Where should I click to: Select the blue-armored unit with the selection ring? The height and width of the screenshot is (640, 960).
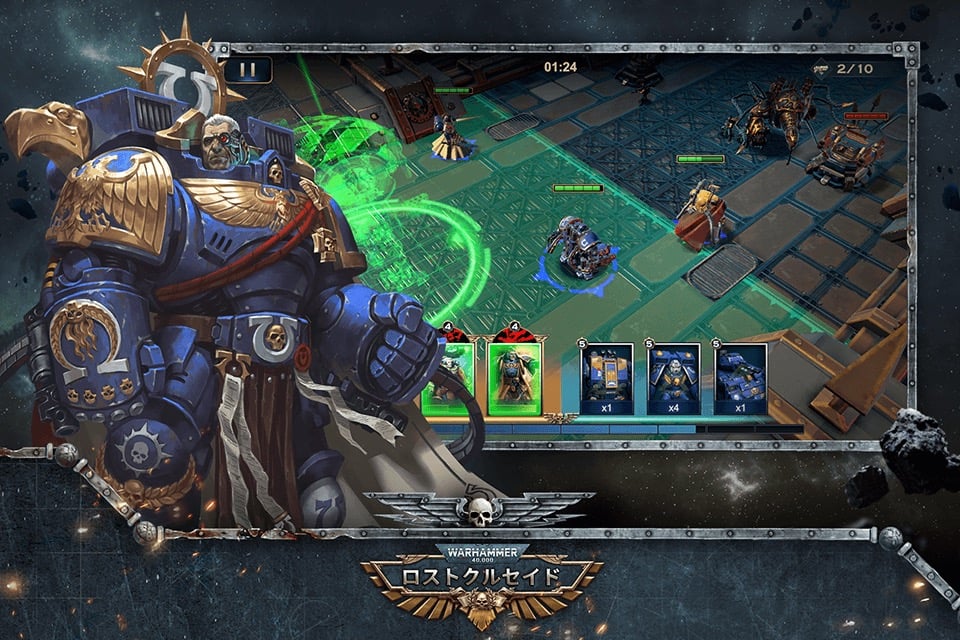click(579, 248)
